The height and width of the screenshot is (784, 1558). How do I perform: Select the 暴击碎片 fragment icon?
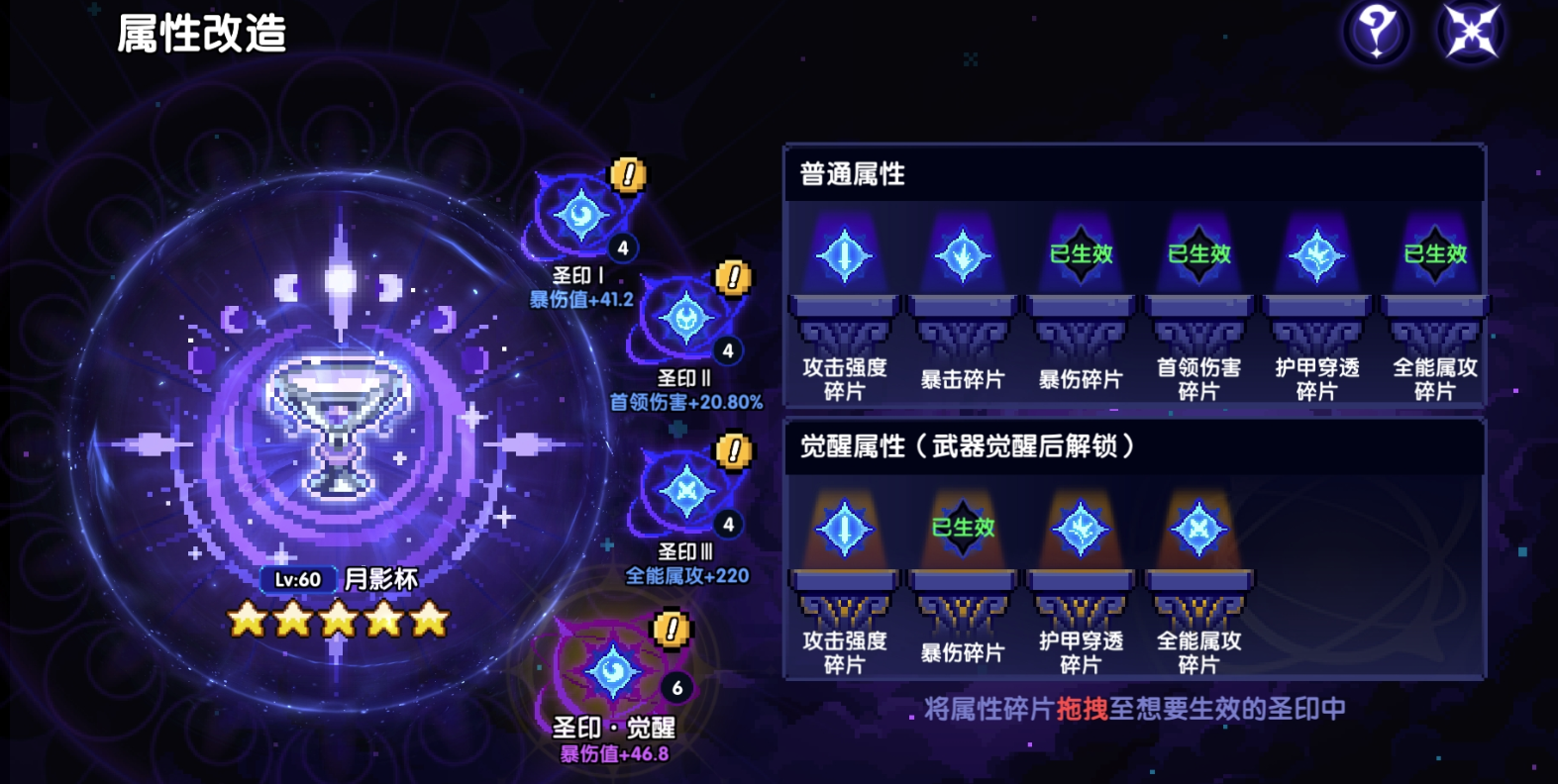click(961, 254)
